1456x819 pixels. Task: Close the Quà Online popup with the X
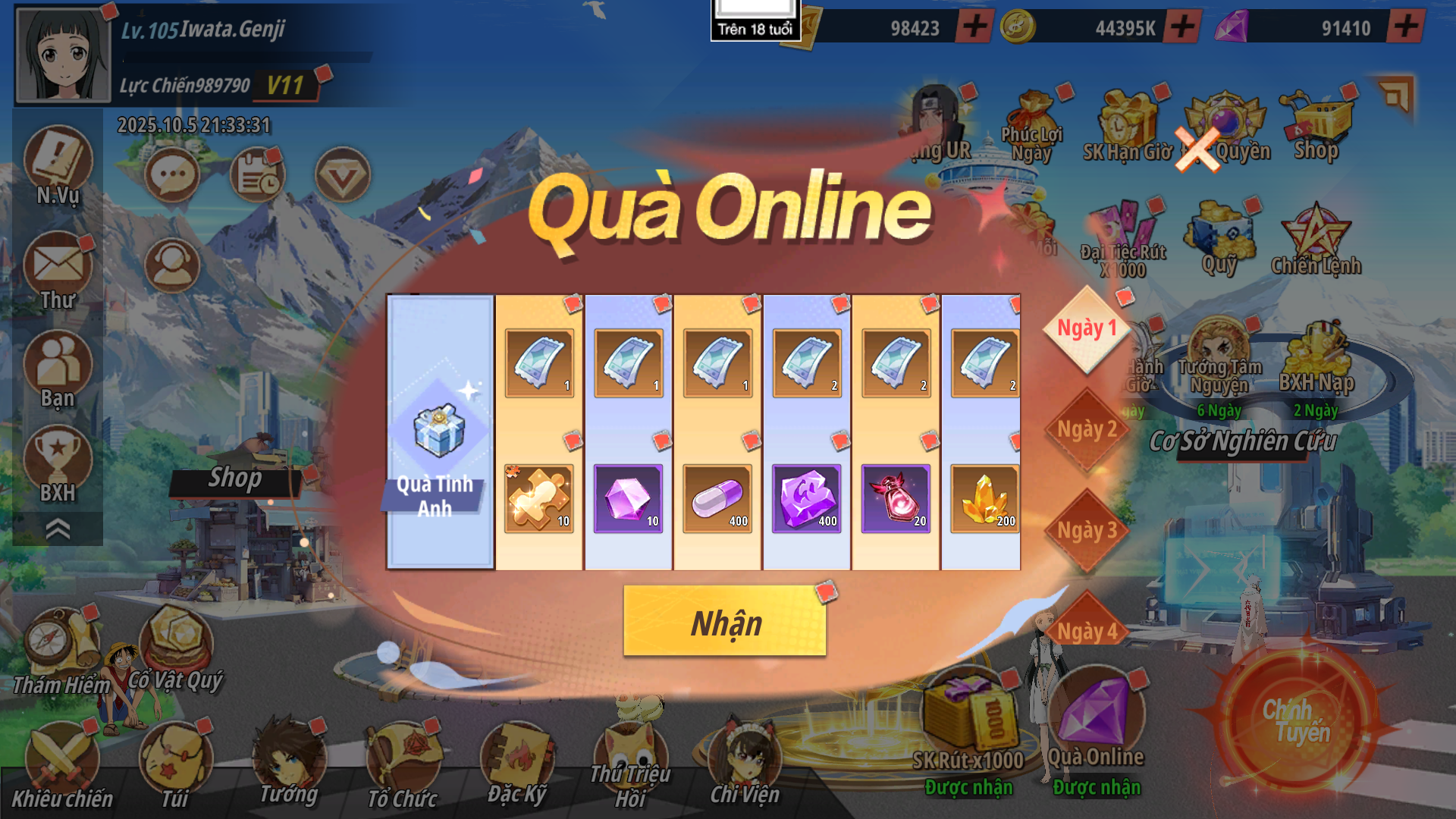click(1197, 149)
